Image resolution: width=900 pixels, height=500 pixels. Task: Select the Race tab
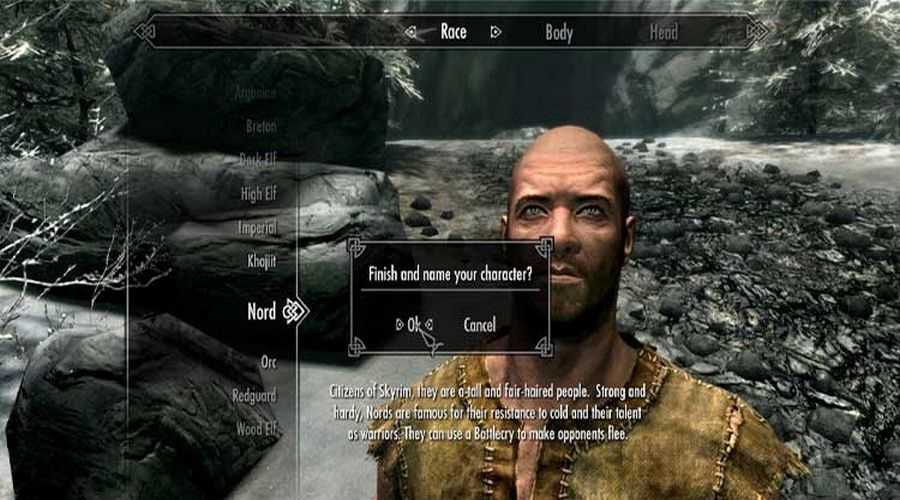(x=453, y=32)
